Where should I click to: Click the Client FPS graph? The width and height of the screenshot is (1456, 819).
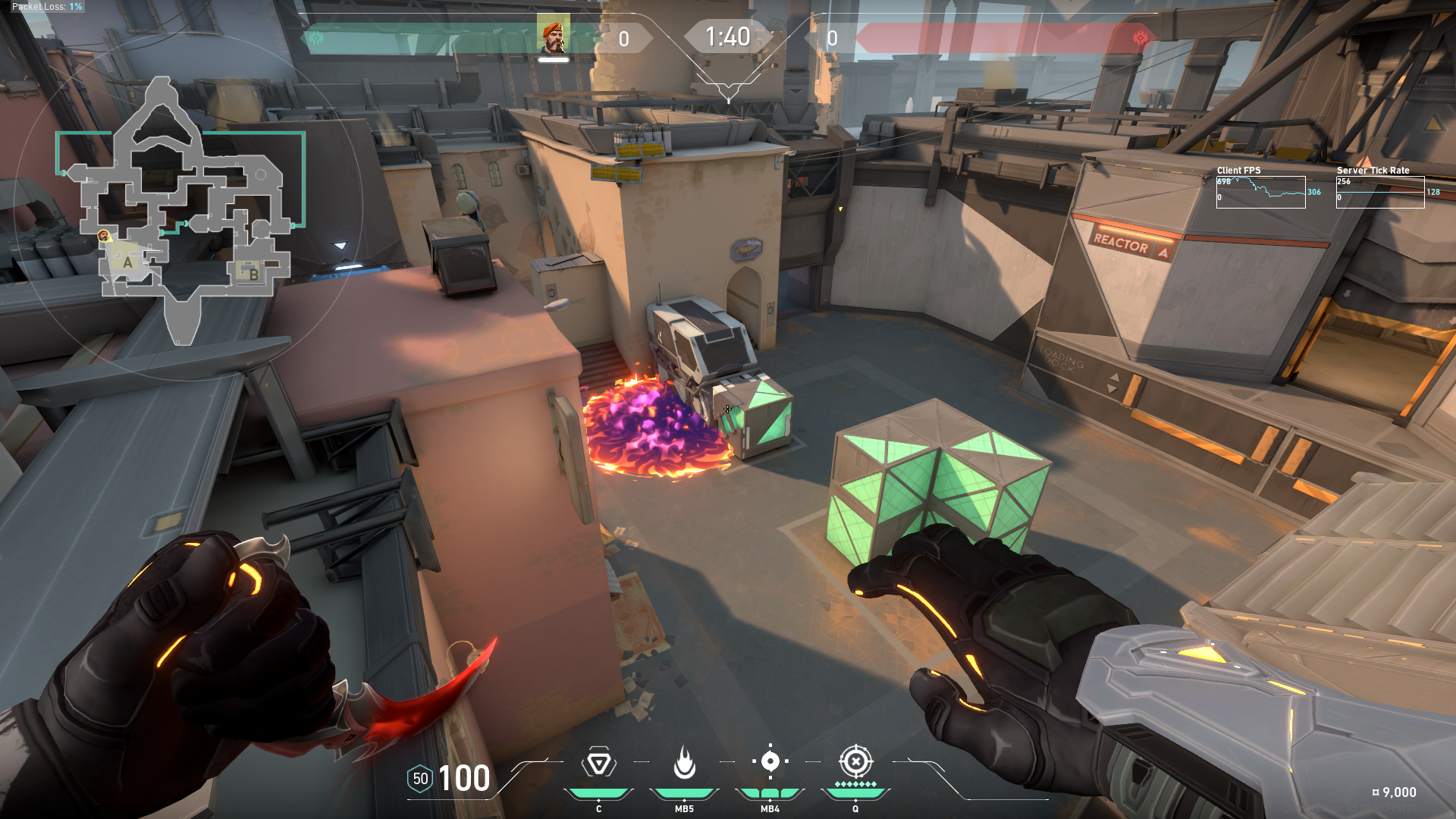(x=1260, y=192)
